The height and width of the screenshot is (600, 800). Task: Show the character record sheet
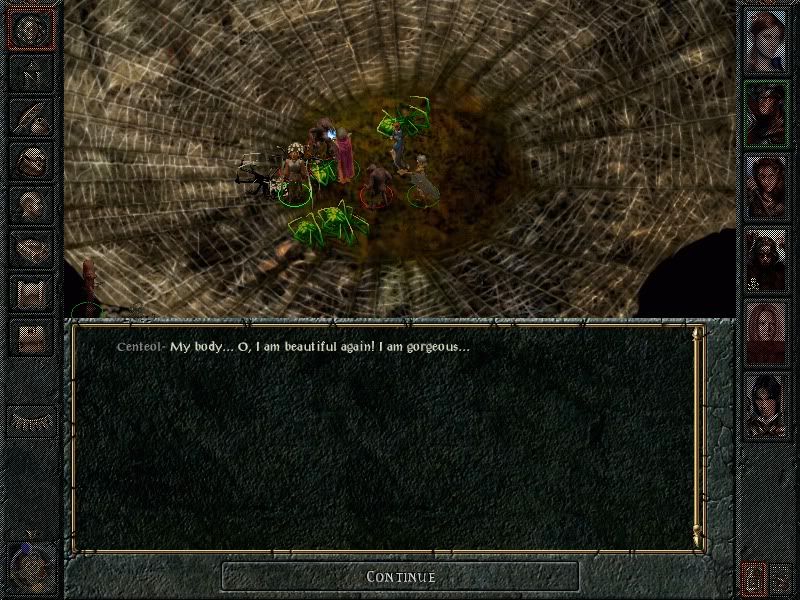pyautogui.click(x=31, y=203)
